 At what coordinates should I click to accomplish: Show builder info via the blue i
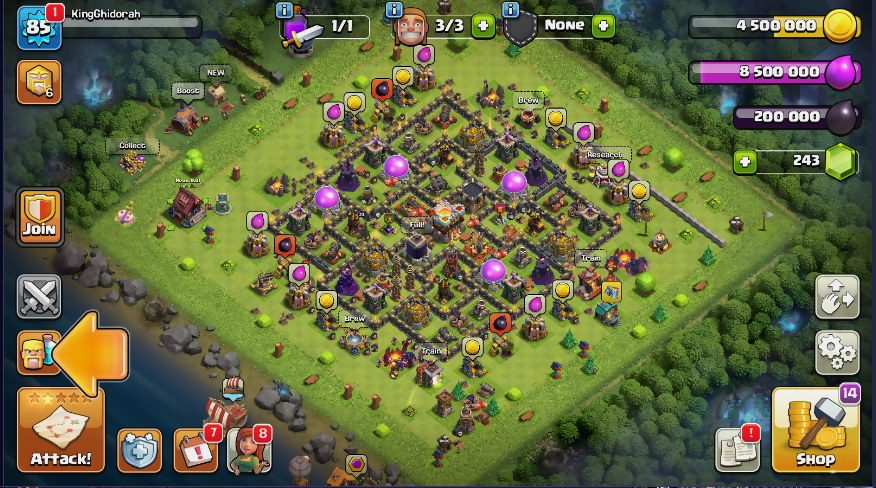click(x=391, y=9)
